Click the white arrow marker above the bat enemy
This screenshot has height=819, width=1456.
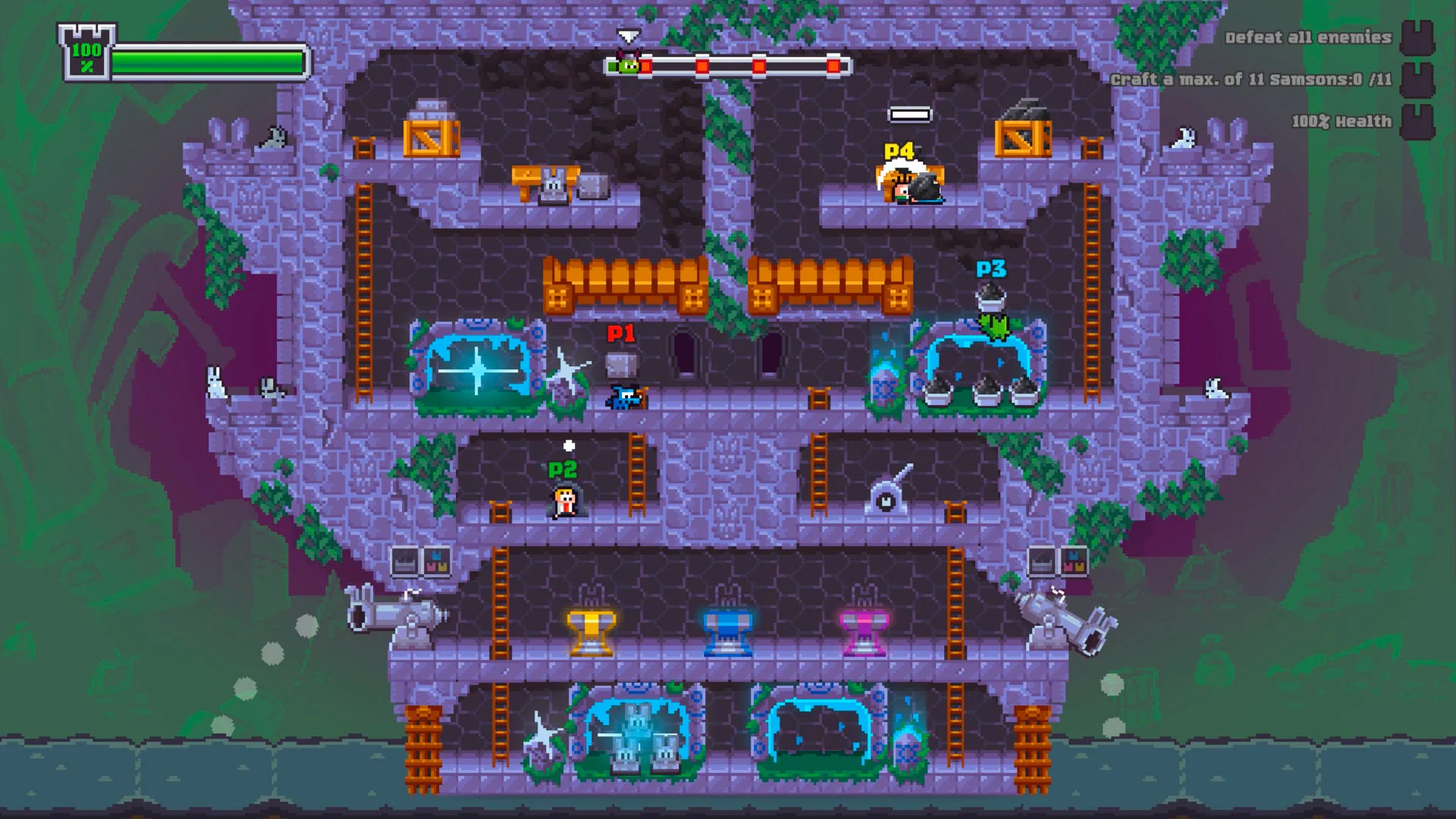(628, 35)
